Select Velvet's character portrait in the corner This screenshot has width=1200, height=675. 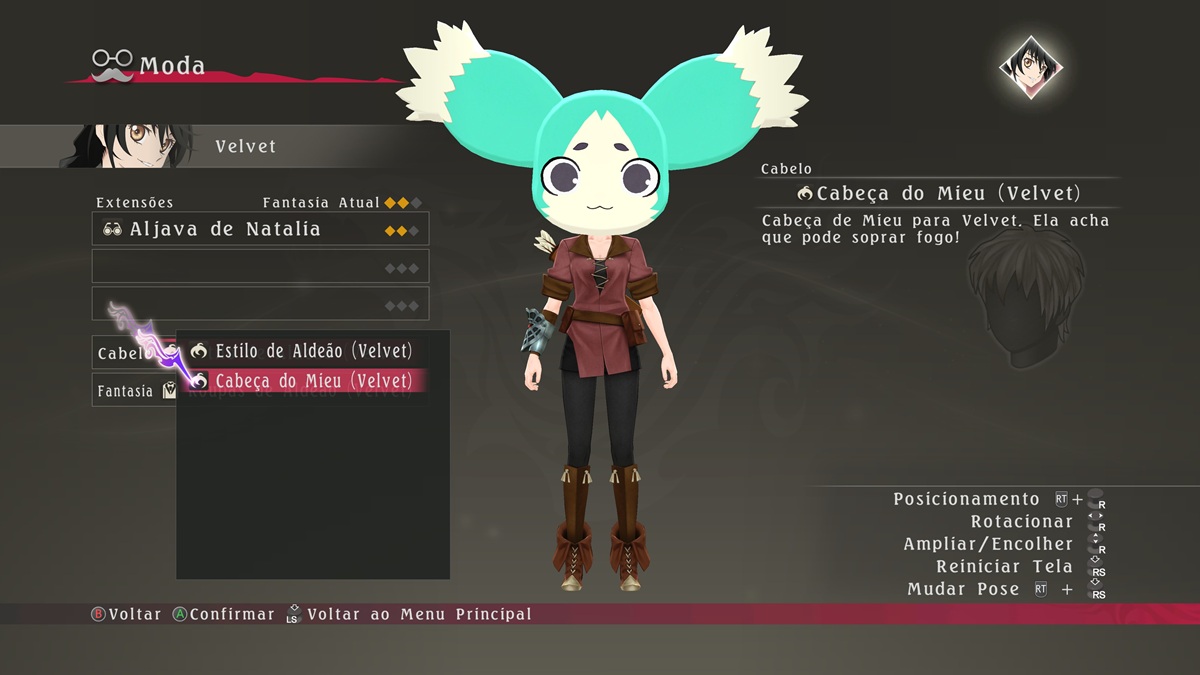1030,67
